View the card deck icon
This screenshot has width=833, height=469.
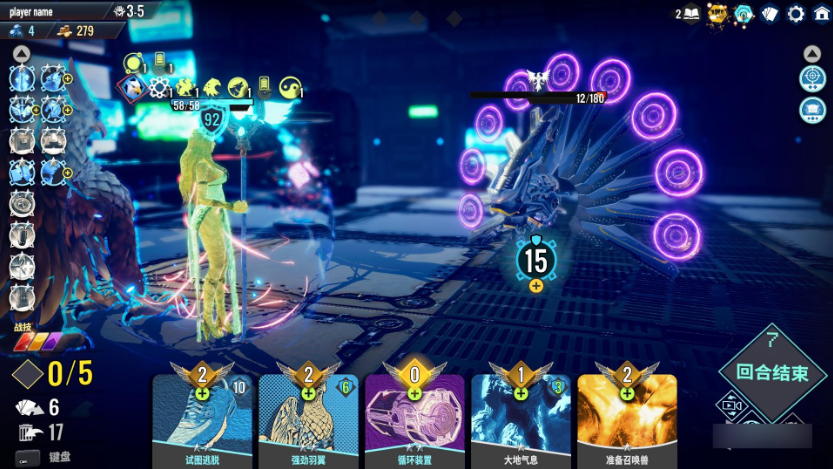(770, 13)
